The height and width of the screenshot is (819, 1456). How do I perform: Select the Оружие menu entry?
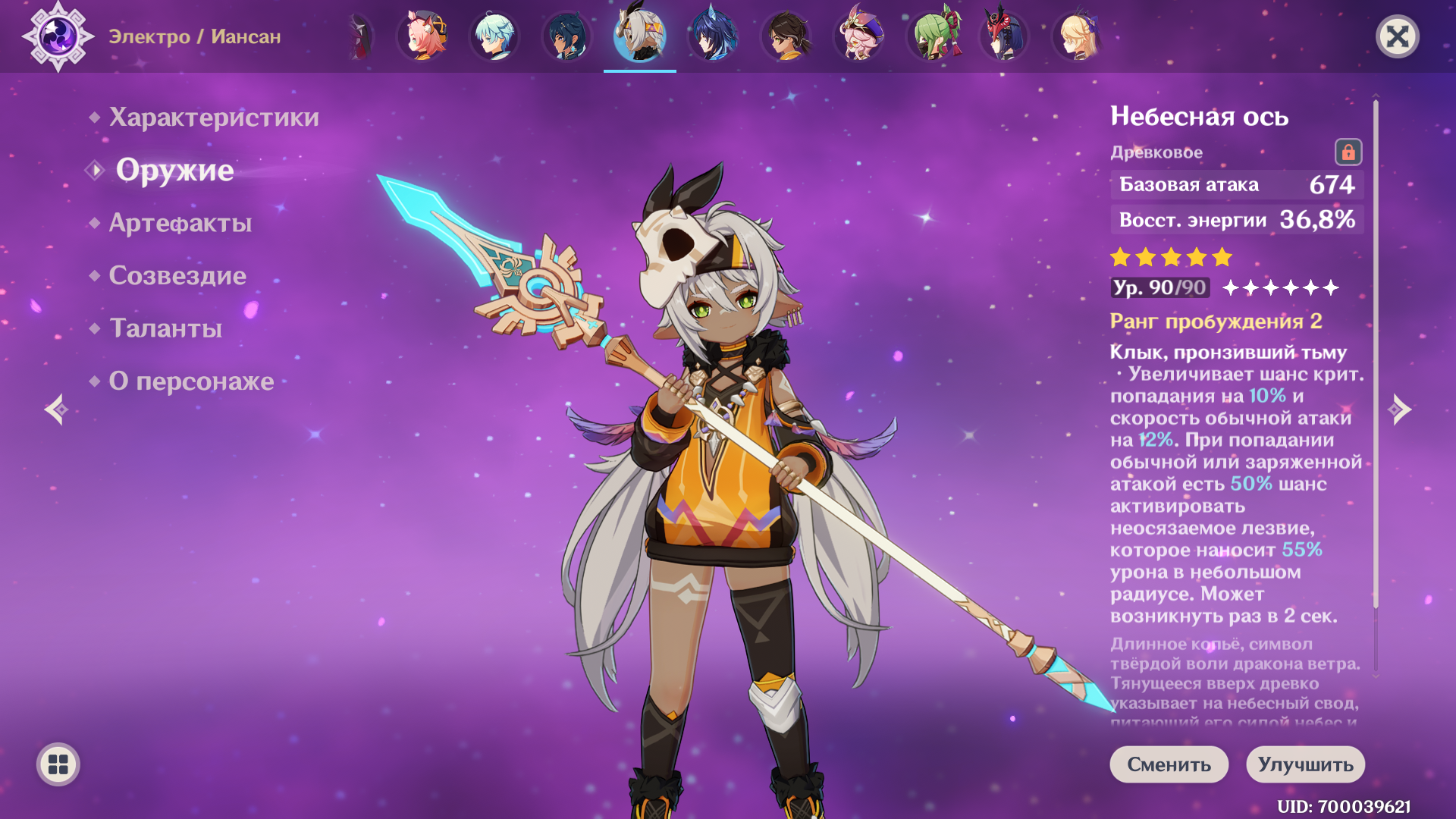[174, 171]
